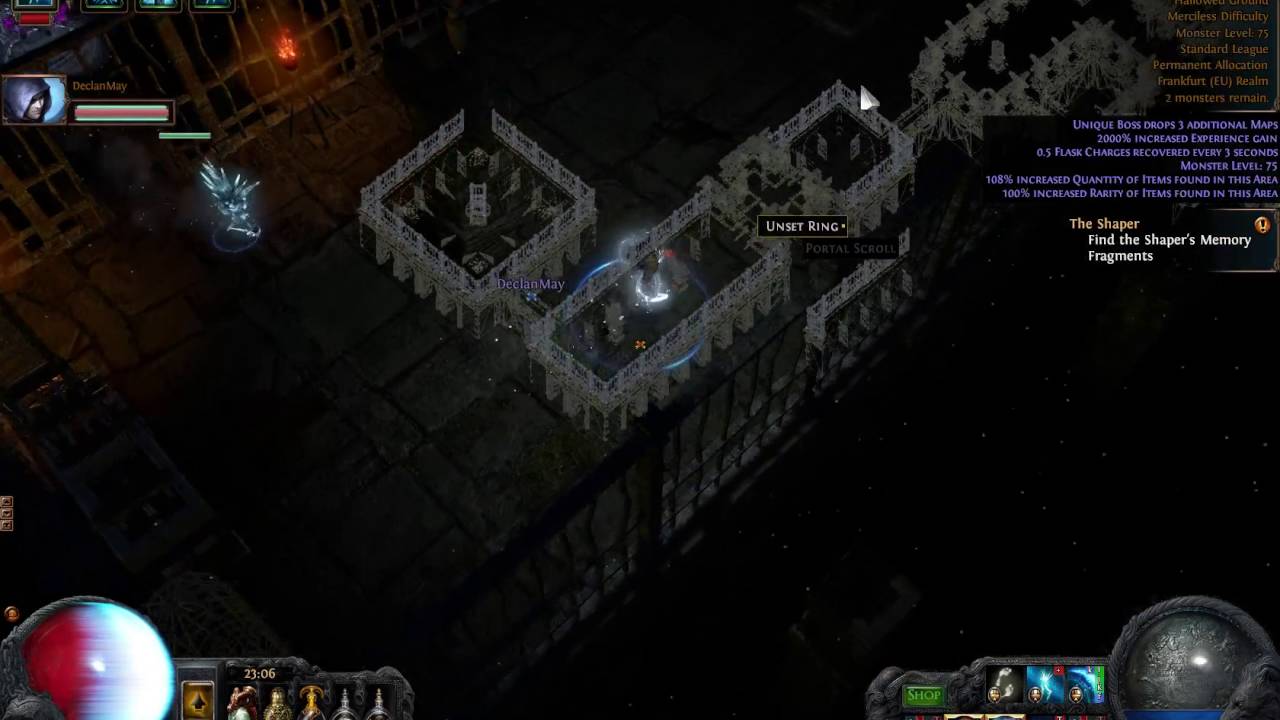Open the green Shop button
1280x720 pixels.
[x=923, y=696]
